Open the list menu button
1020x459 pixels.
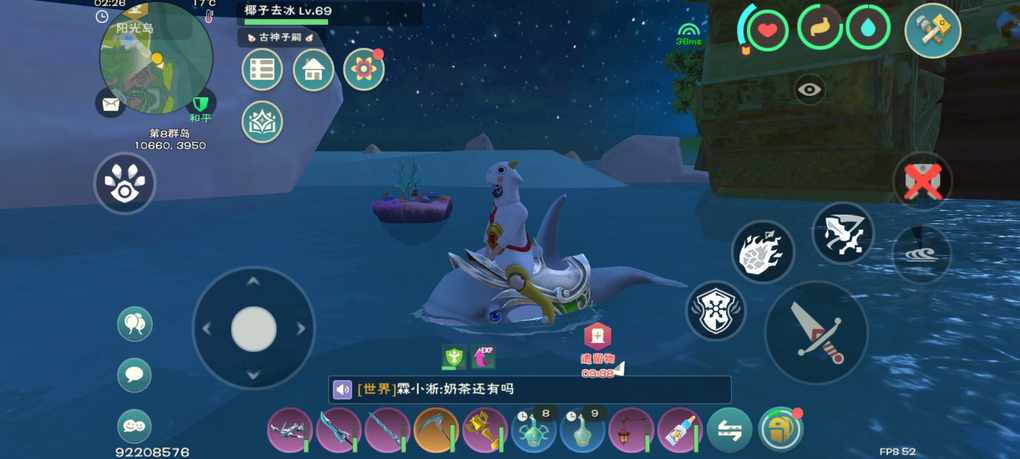coord(262,70)
